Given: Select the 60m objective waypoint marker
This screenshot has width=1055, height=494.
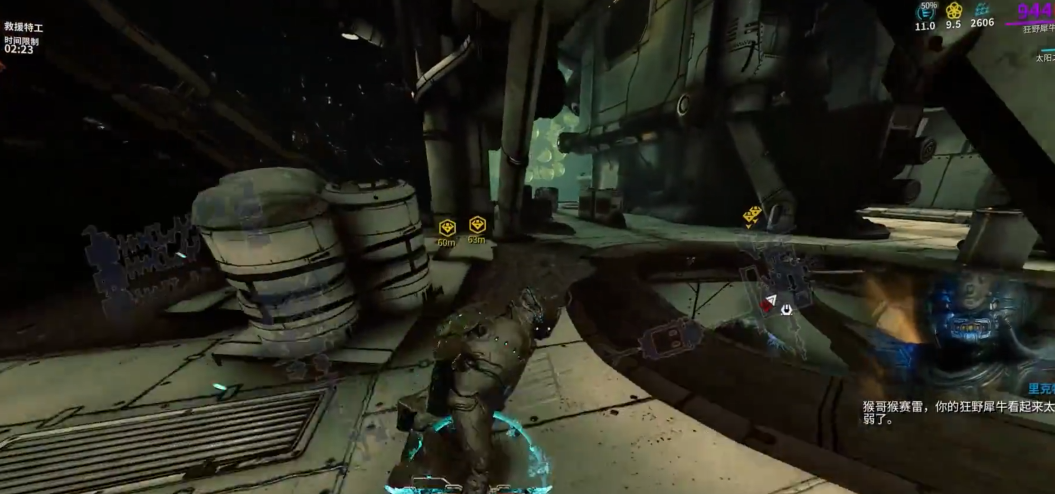Looking at the screenshot, I should [447, 227].
